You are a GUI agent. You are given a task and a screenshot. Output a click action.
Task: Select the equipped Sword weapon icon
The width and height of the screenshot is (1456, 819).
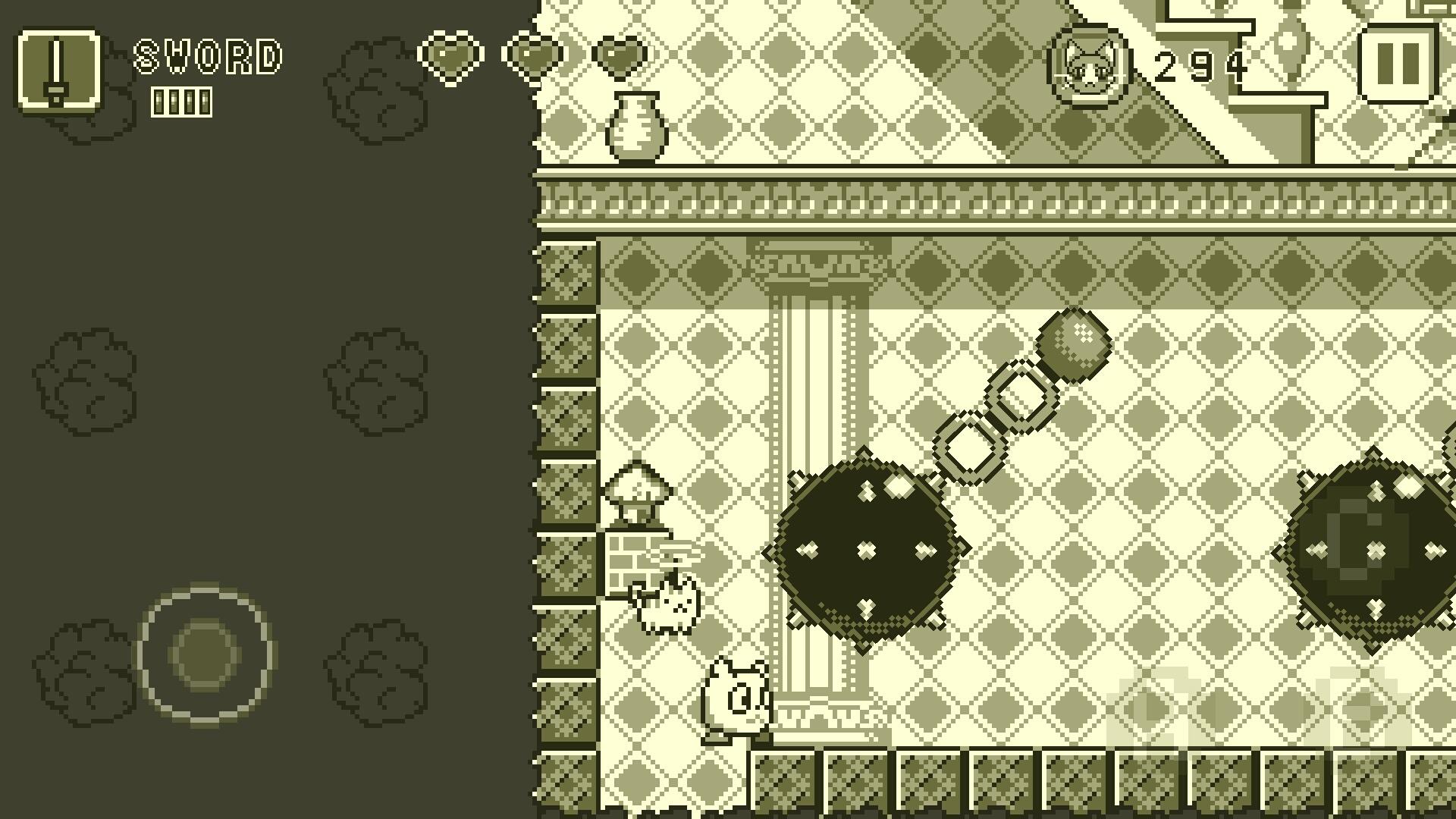click(x=61, y=72)
